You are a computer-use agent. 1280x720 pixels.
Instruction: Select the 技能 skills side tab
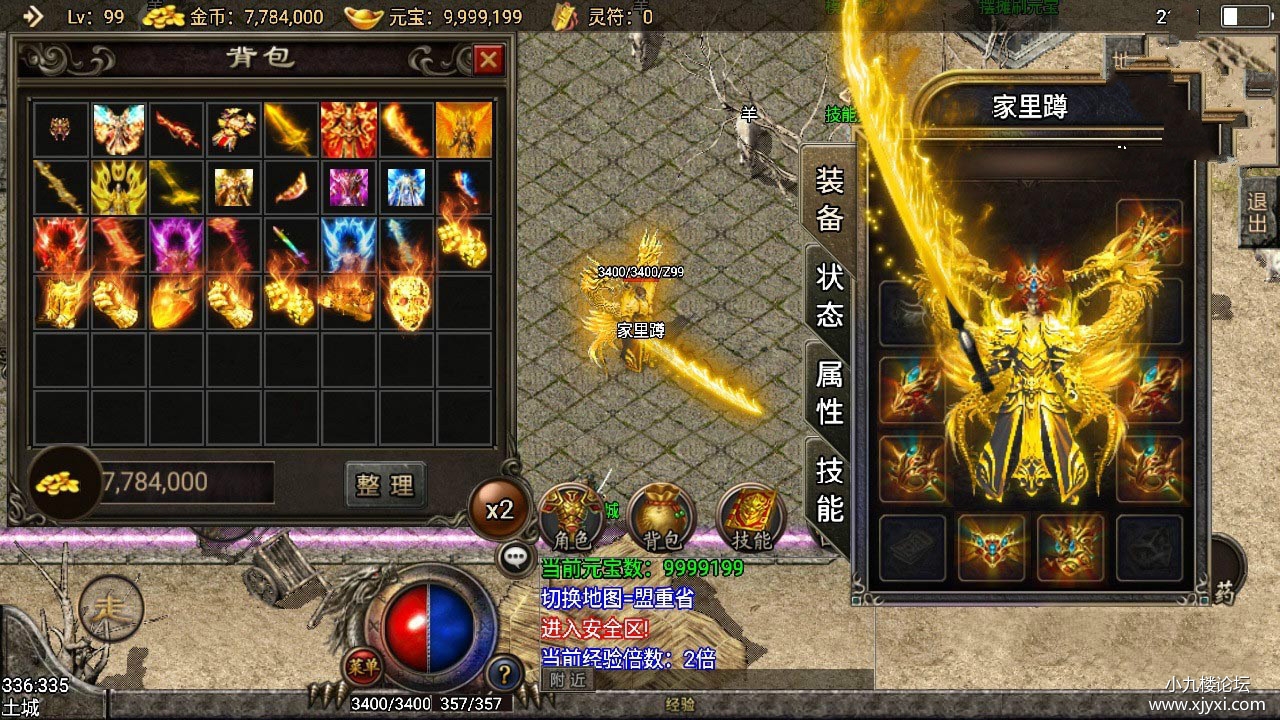coord(830,489)
